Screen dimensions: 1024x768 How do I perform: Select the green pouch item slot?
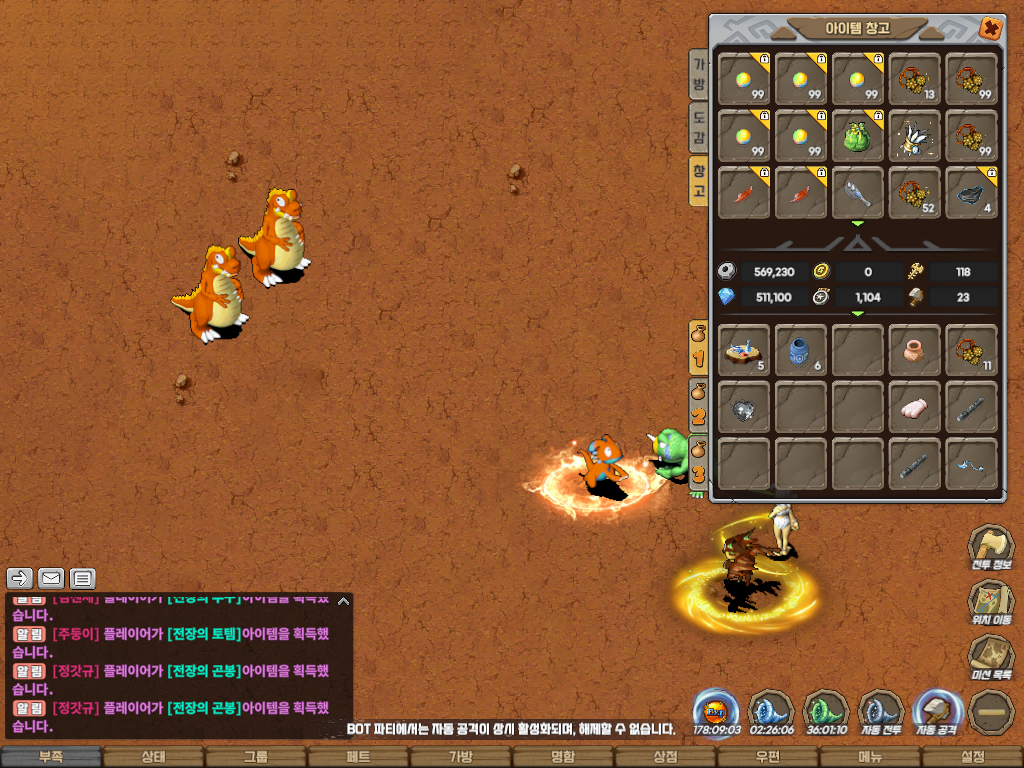[858, 136]
